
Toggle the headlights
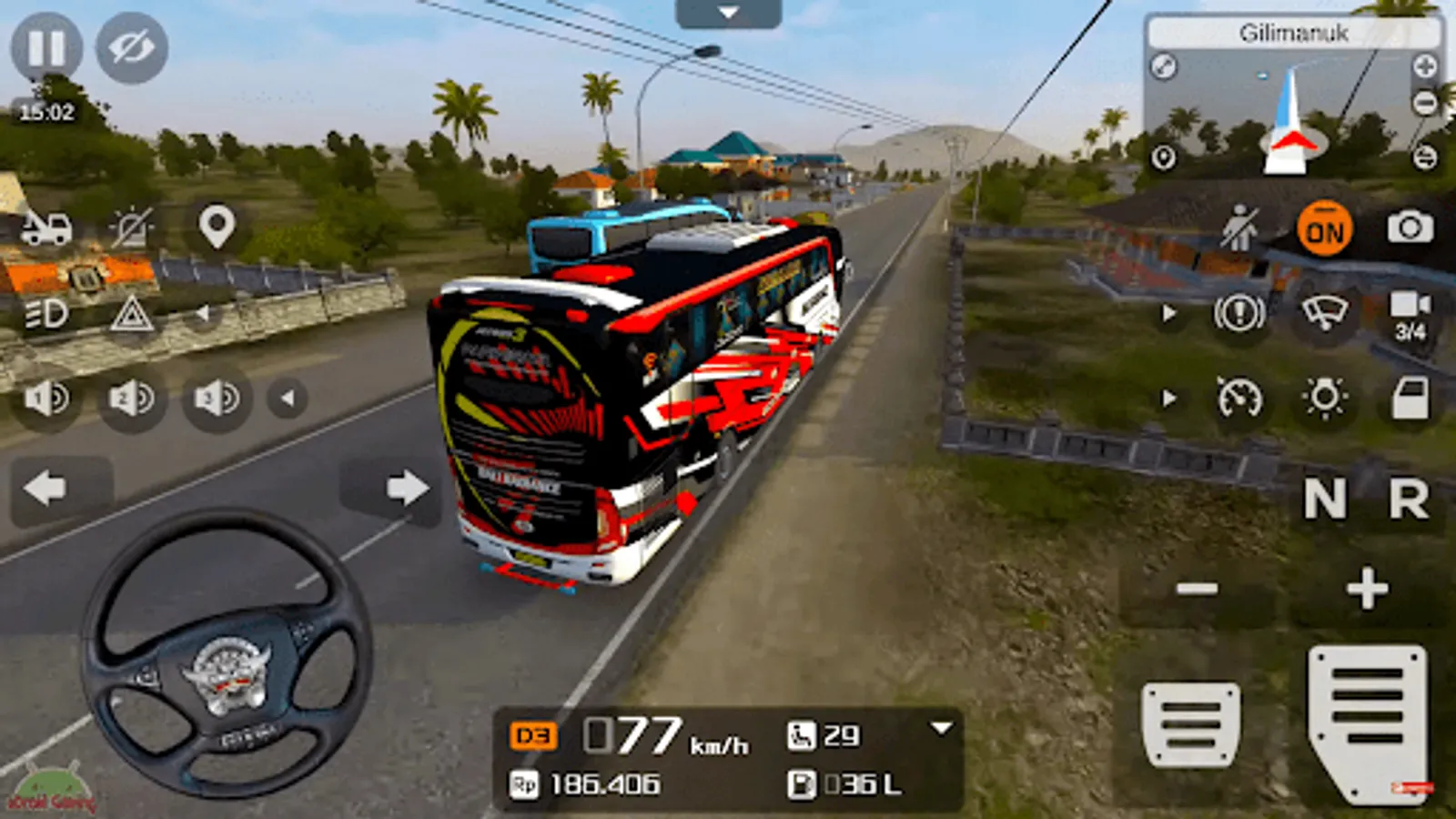pos(45,315)
